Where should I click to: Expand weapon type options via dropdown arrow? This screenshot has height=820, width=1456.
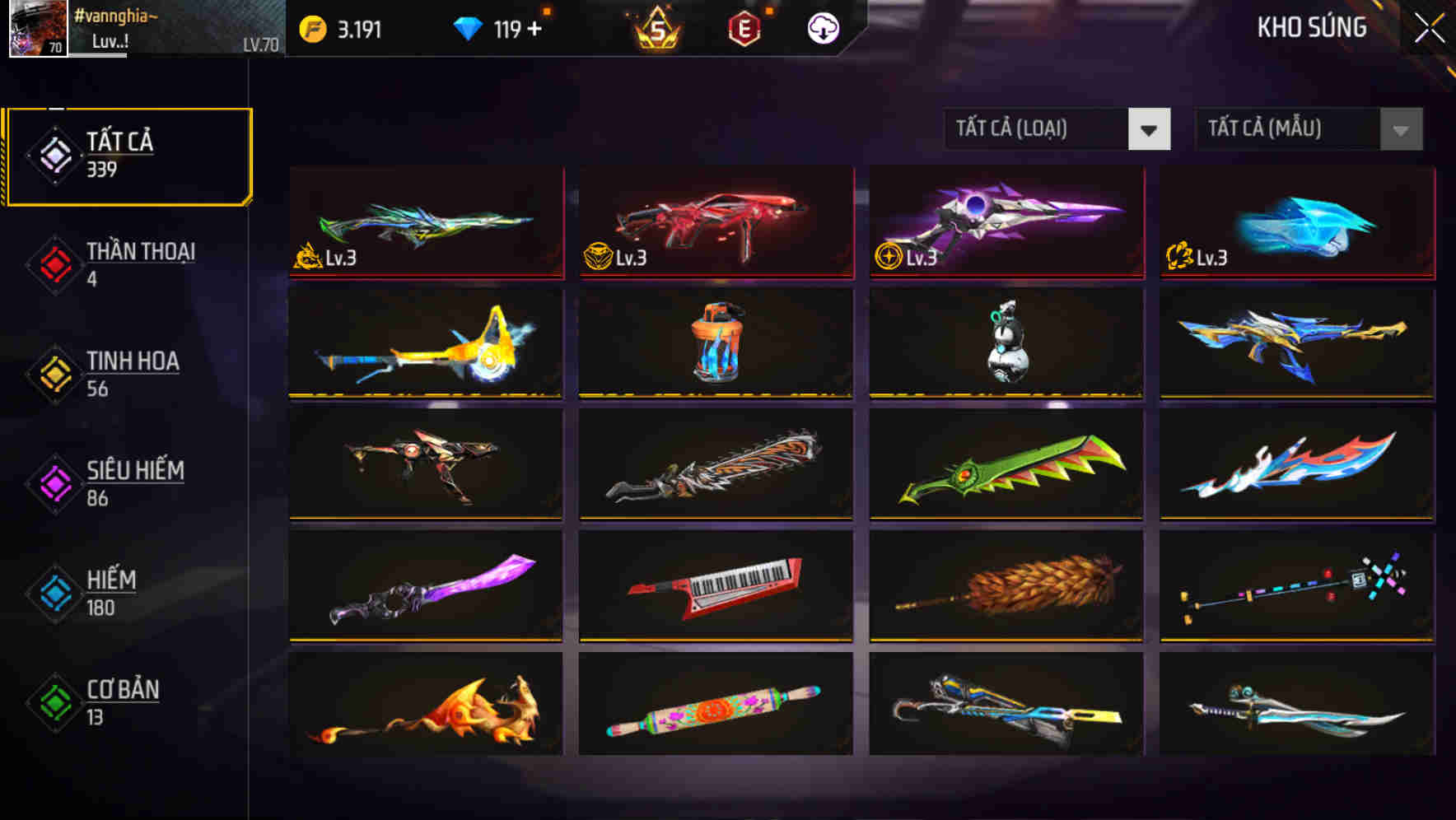tap(1150, 129)
